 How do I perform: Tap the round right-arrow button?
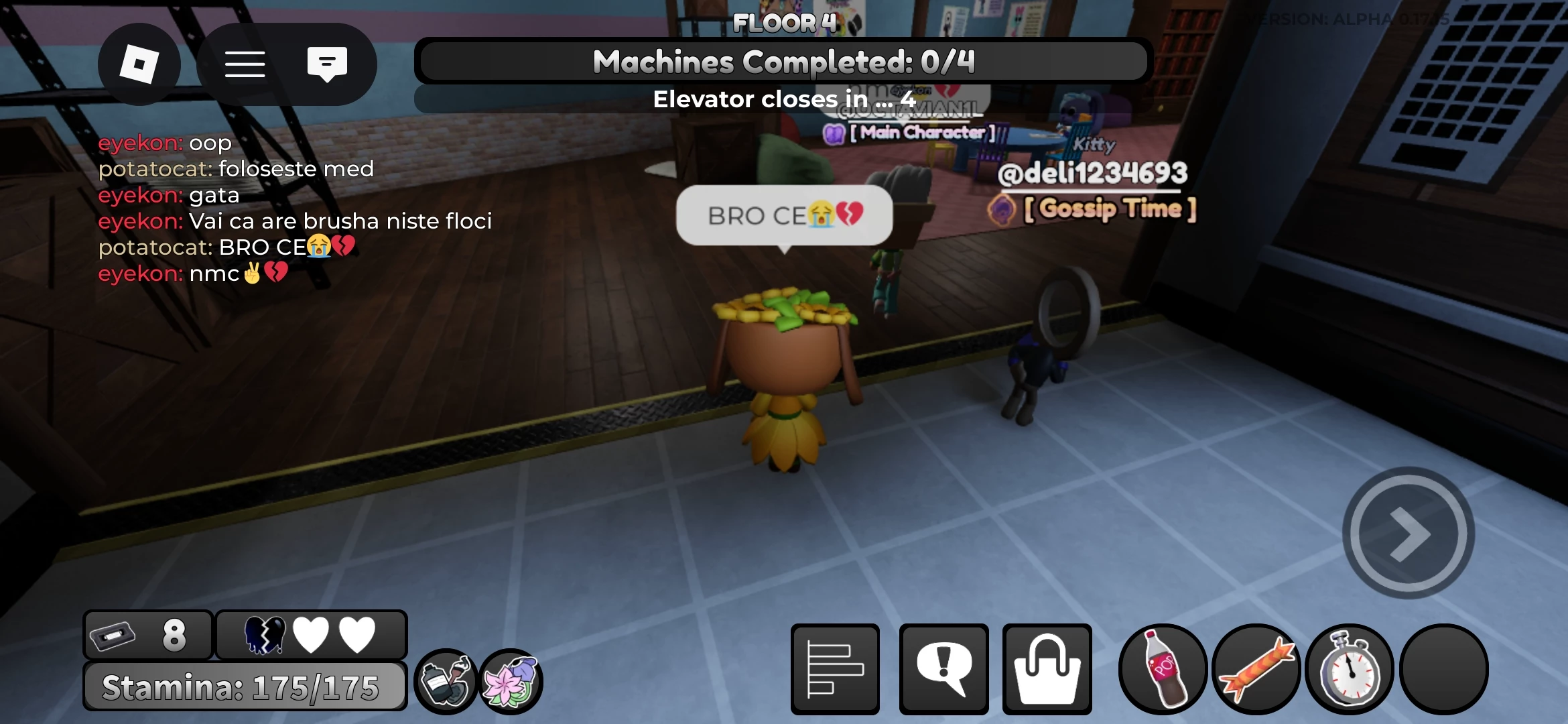[1409, 534]
